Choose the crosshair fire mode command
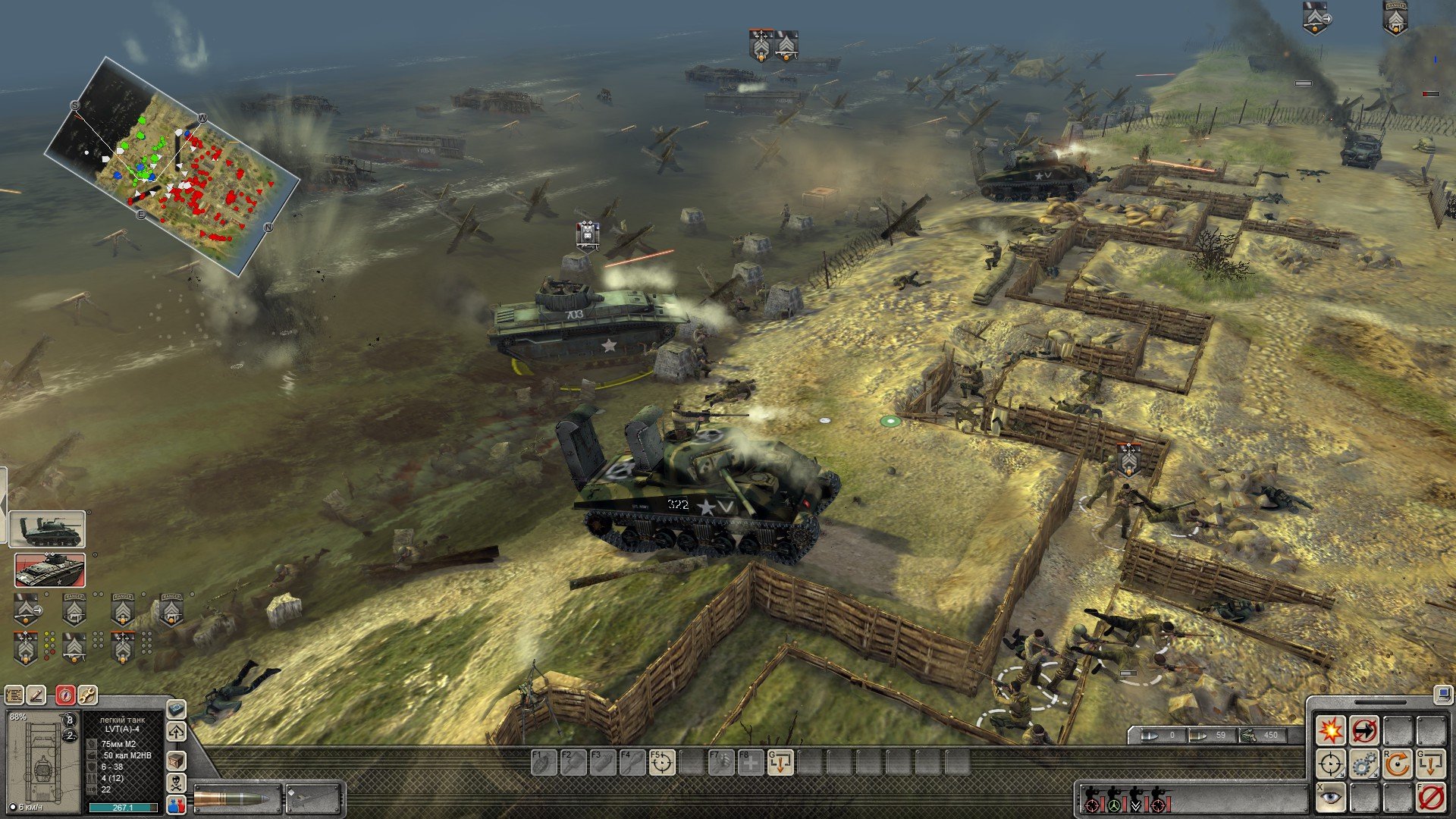Viewport: 1456px width, 819px height. (1330, 764)
